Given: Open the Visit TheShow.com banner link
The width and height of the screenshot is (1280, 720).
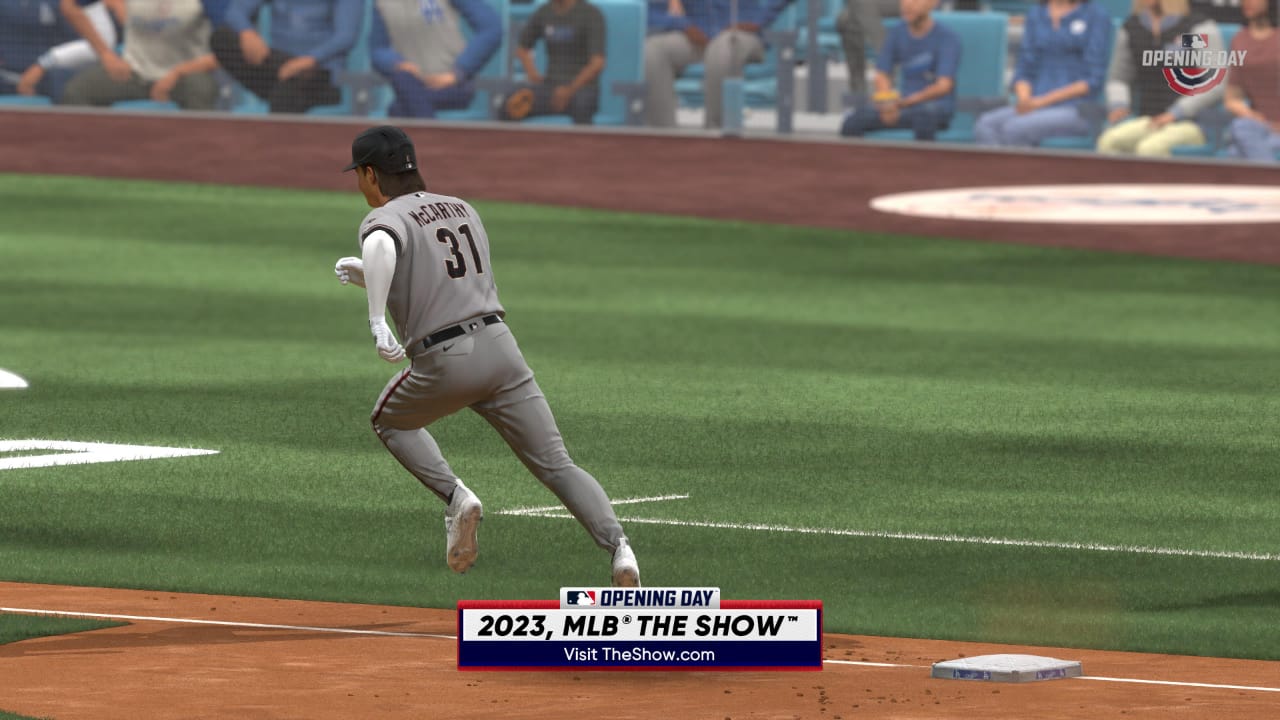Looking at the screenshot, I should click(x=639, y=655).
